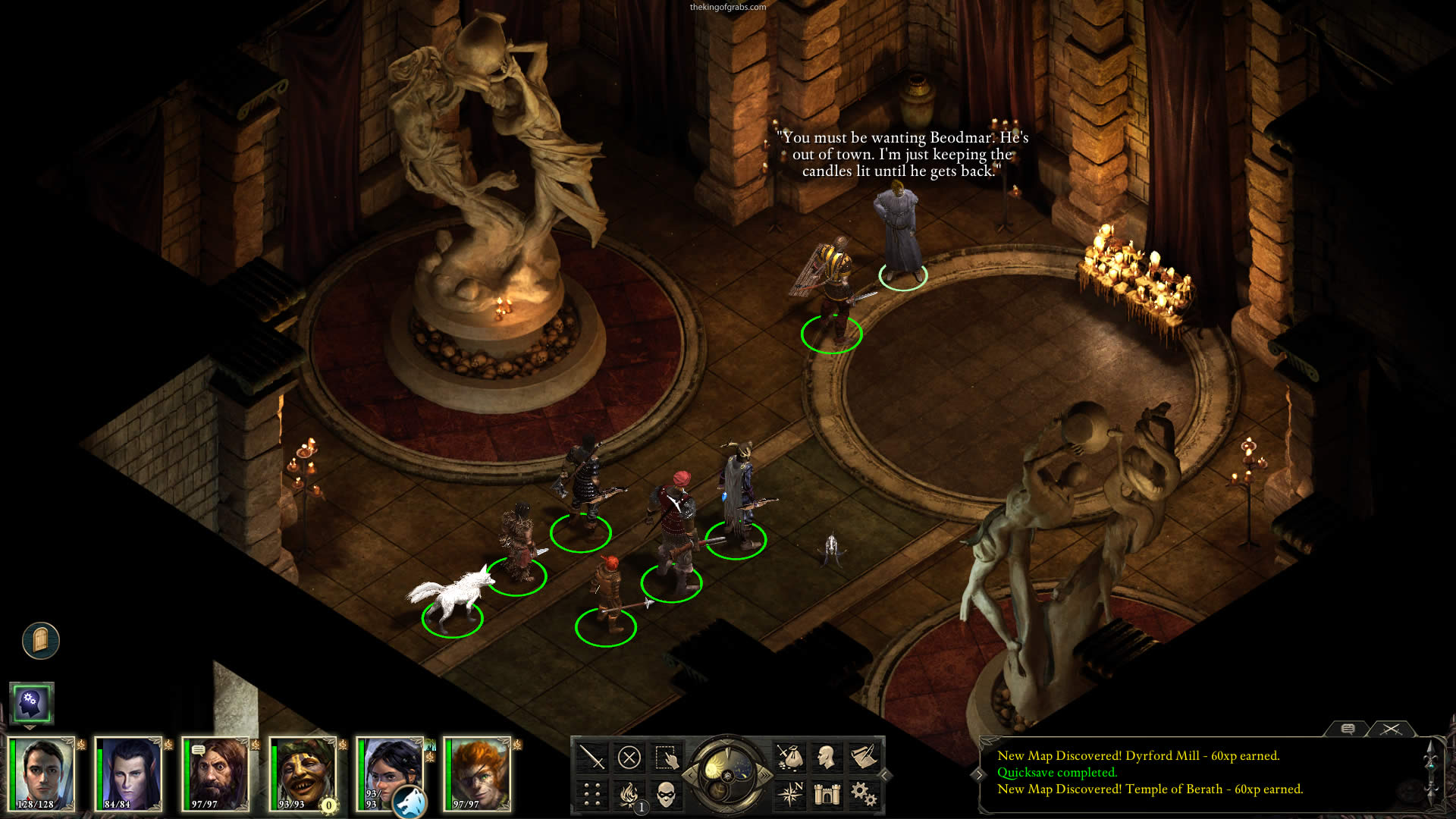Open the area map compass icon
This screenshot has width=1456, height=819.
coord(789,795)
